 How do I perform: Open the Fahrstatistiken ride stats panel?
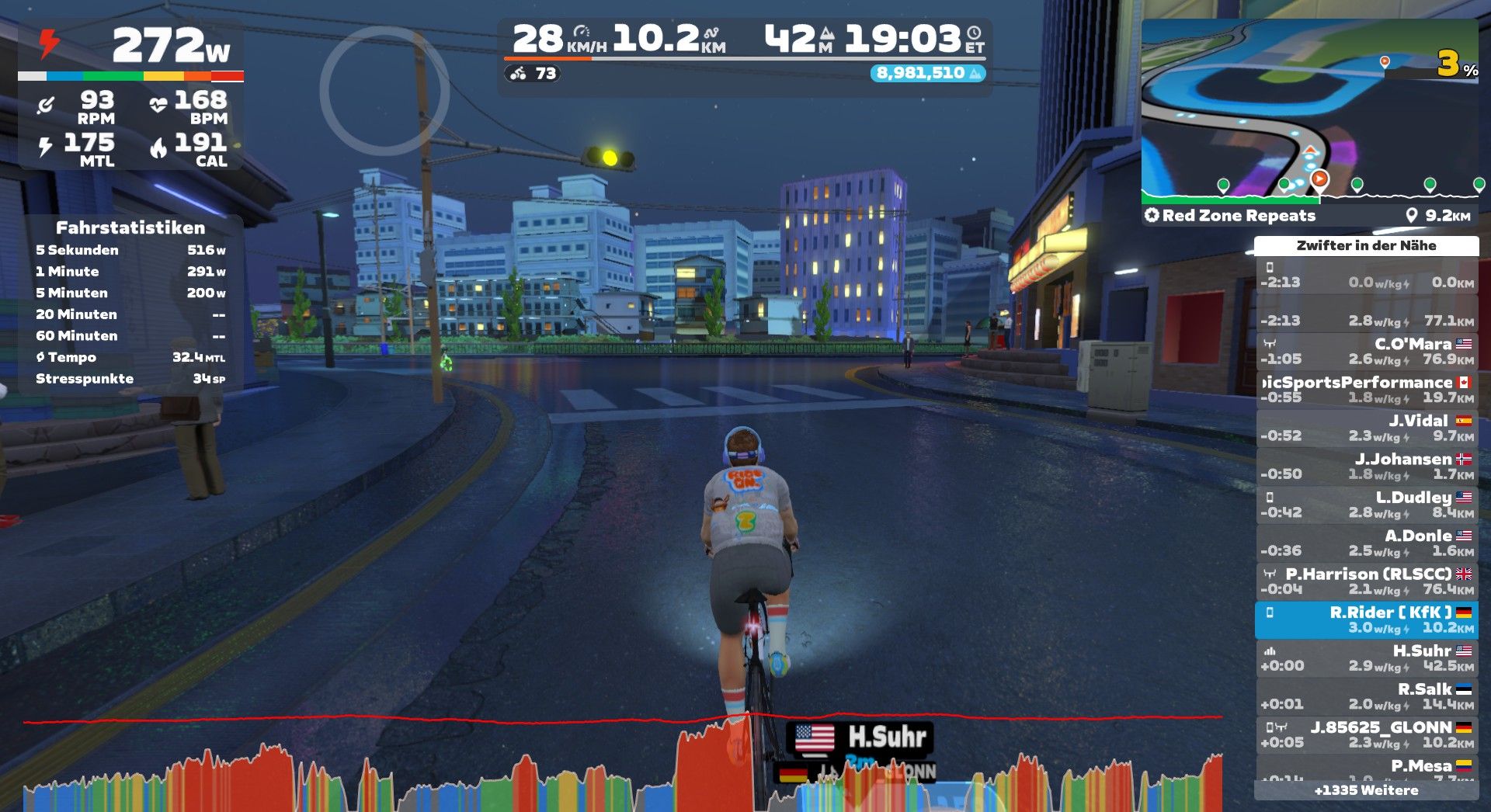[130, 303]
